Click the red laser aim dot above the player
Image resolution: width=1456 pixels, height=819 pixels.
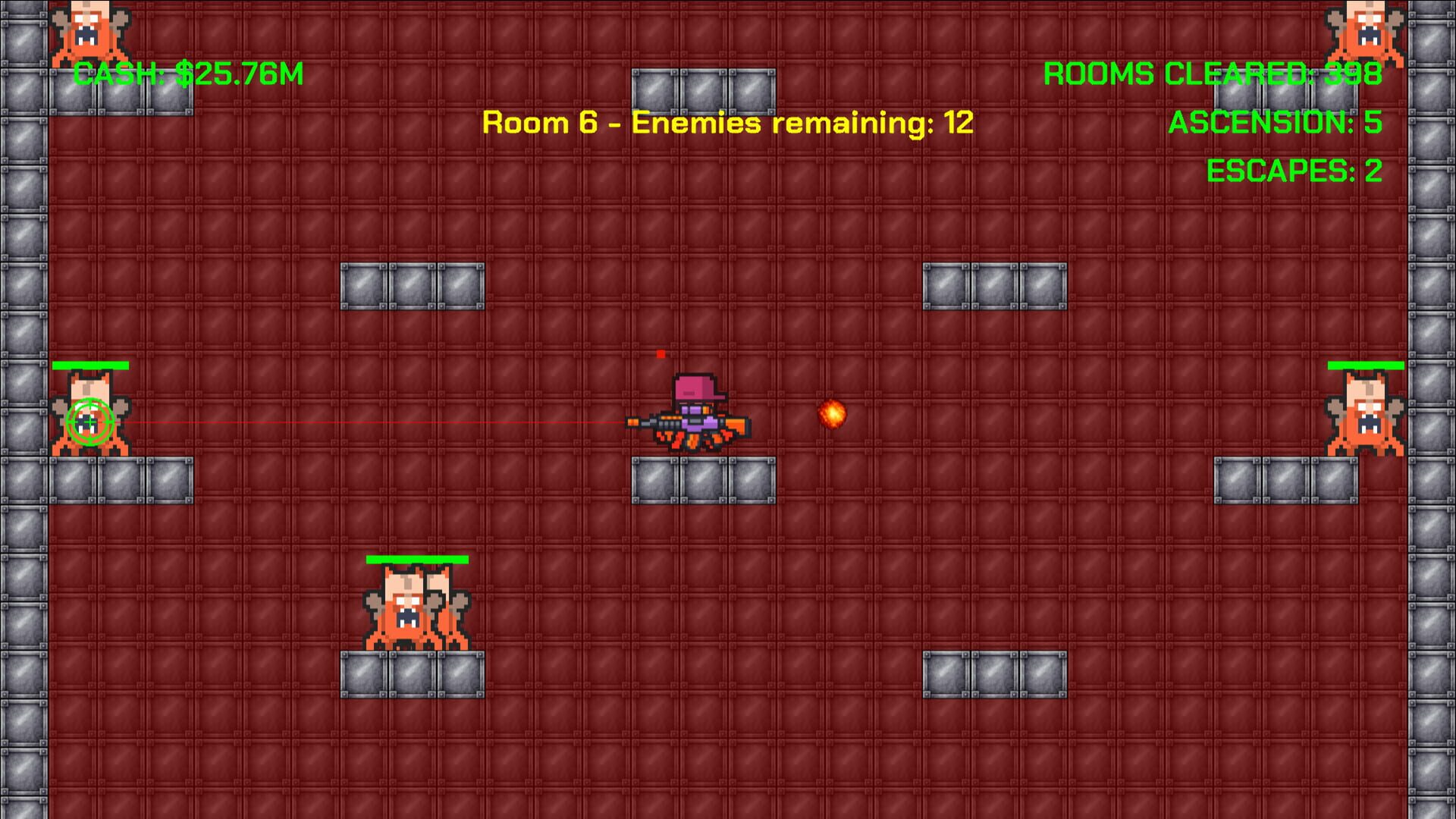[660, 353]
